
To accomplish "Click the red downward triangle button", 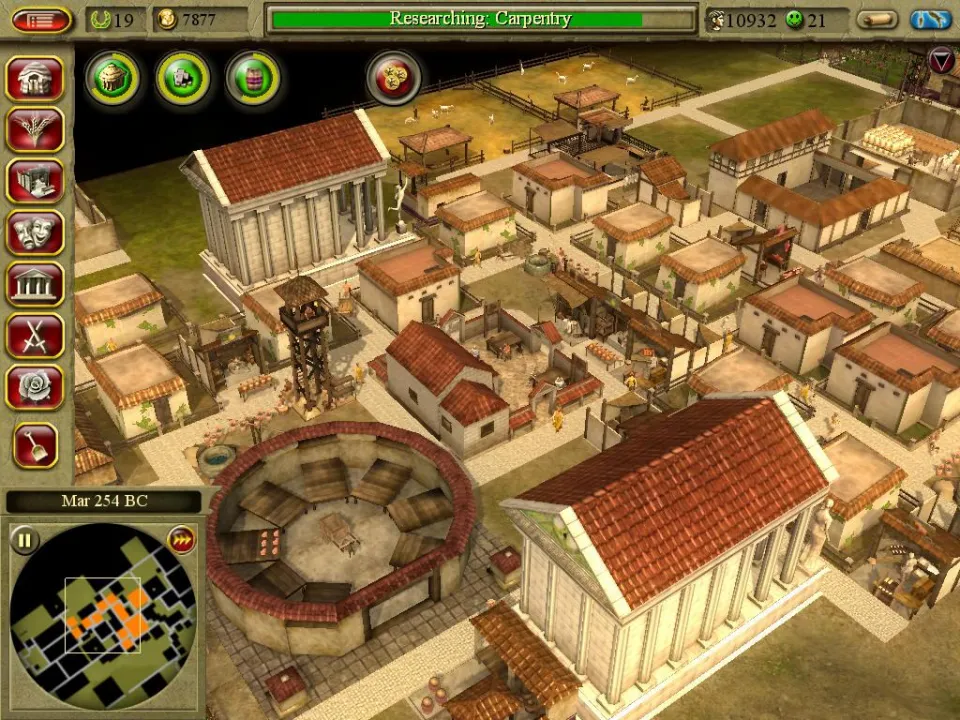I will (x=941, y=61).
